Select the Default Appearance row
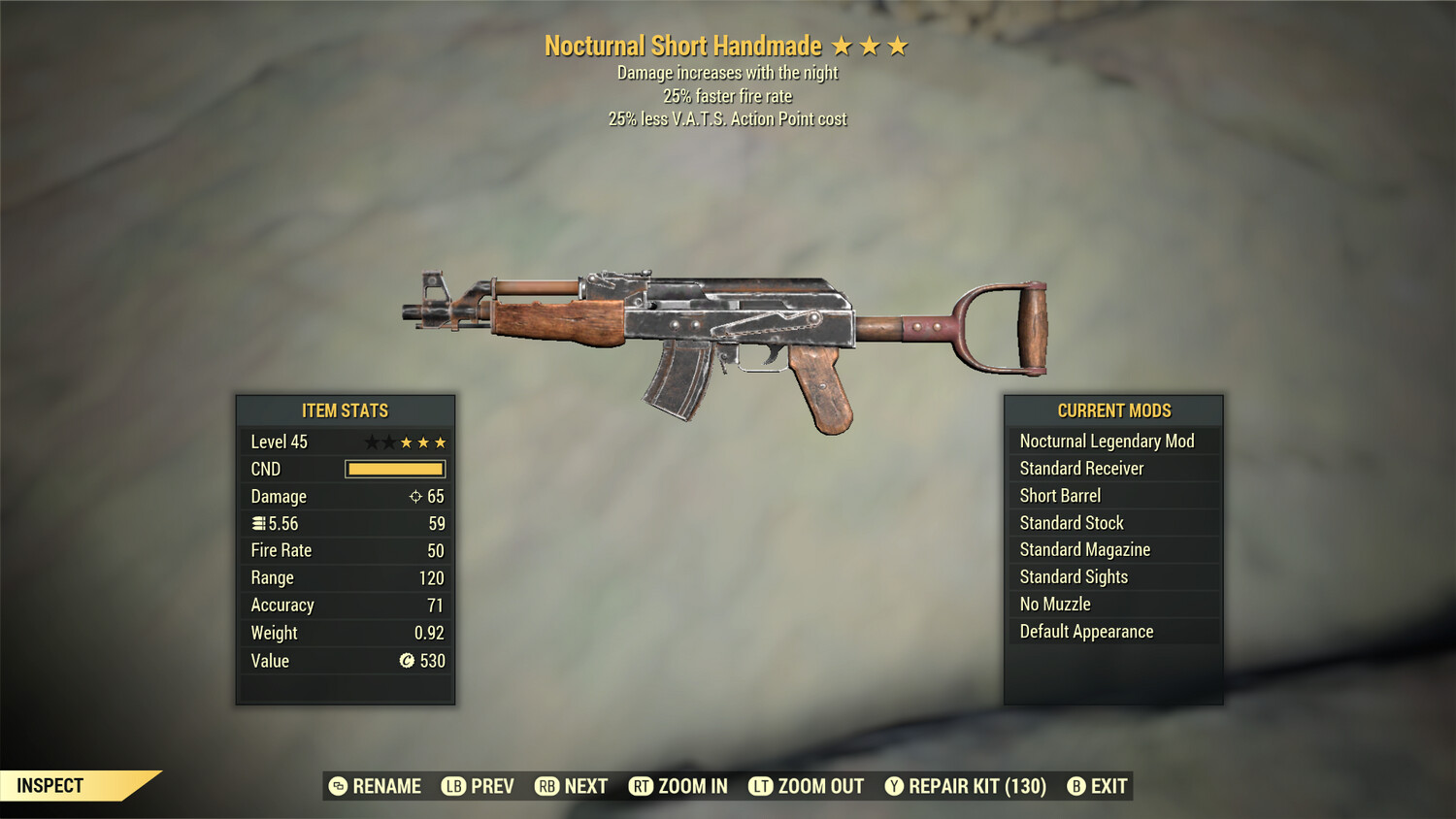The width and height of the screenshot is (1456, 819). (1112, 632)
